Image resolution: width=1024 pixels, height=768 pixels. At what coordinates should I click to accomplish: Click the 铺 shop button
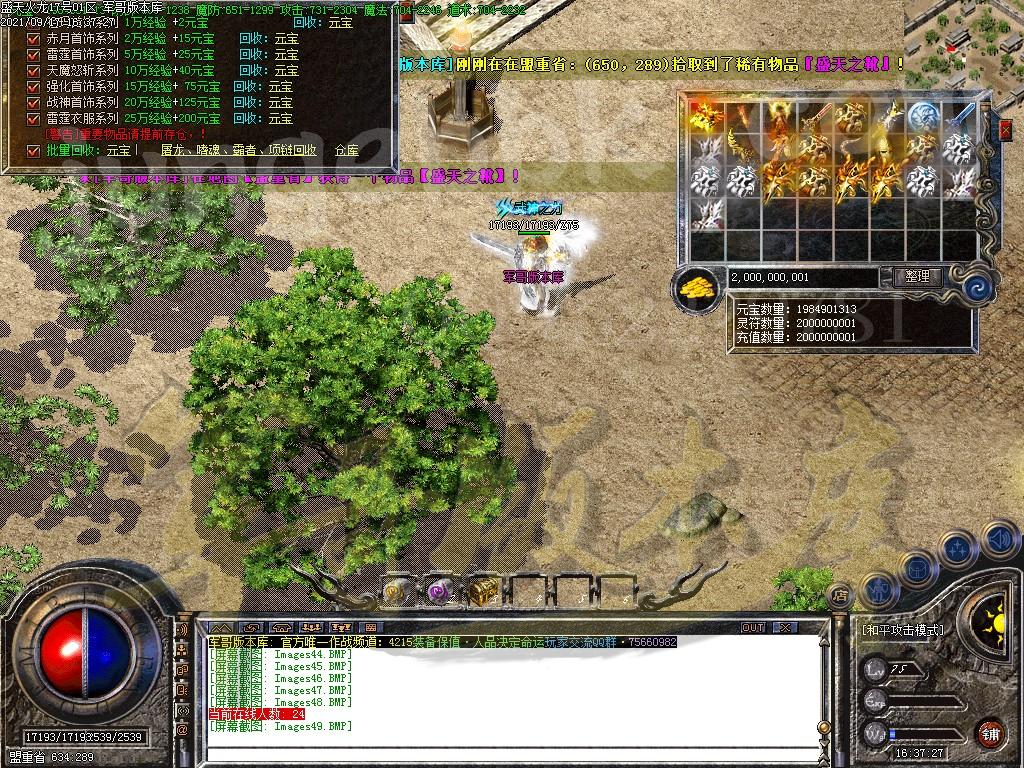click(989, 733)
